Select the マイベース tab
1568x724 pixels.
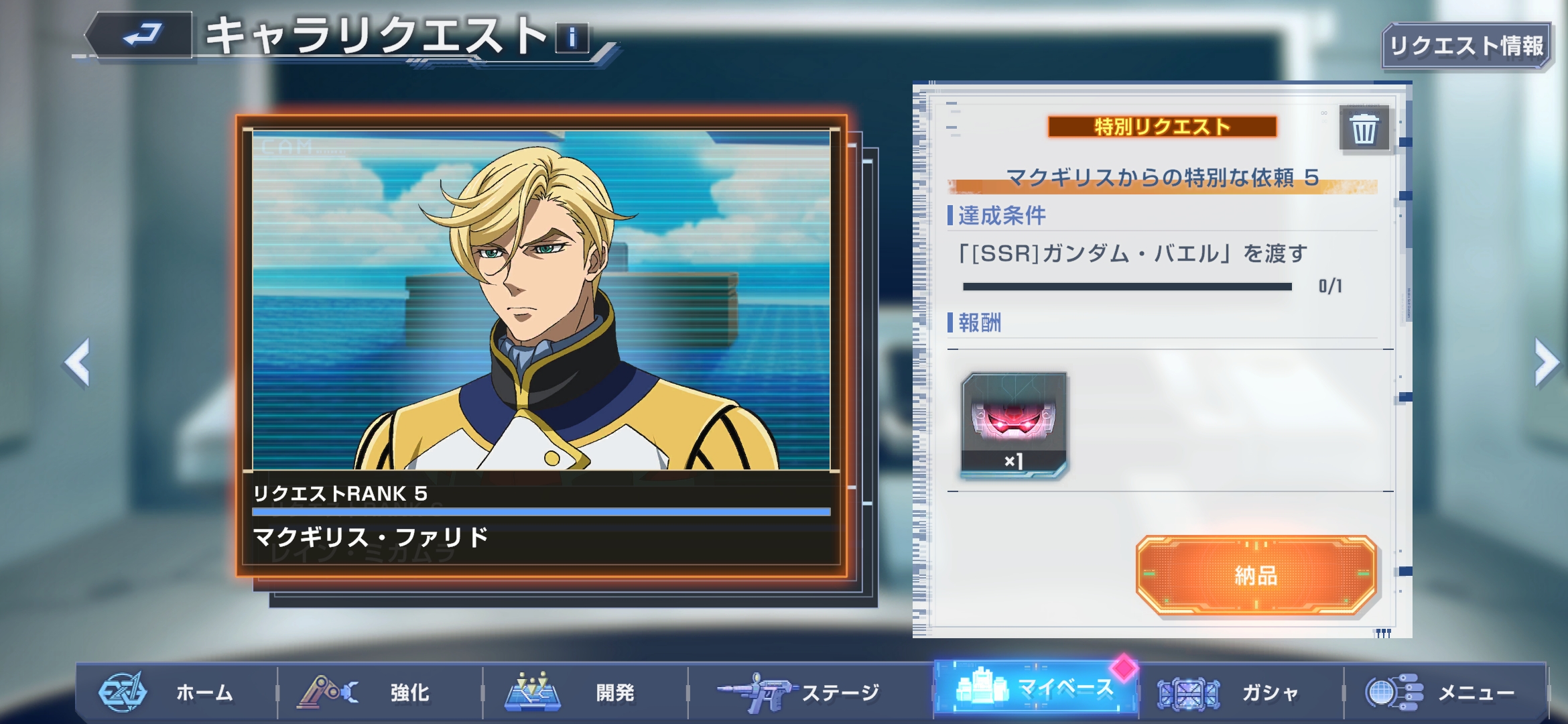pos(1036,688)
